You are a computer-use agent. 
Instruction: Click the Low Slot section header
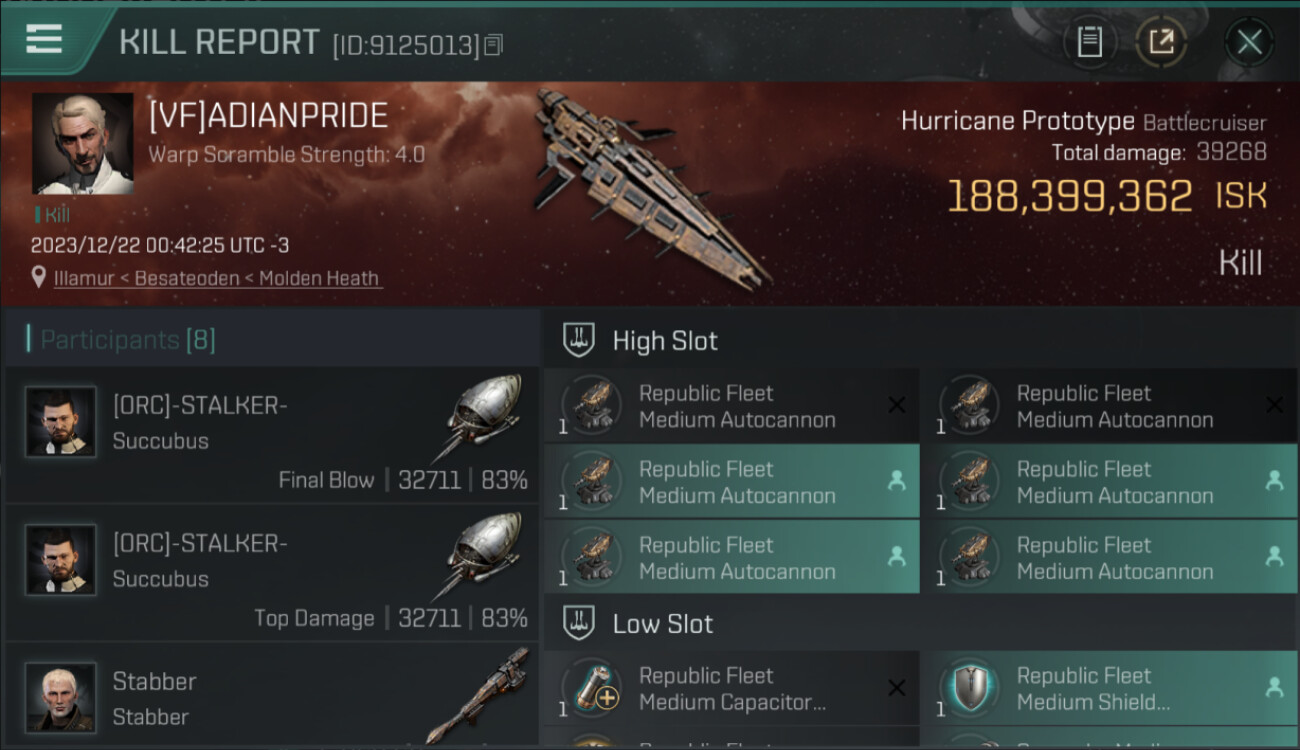662,624
